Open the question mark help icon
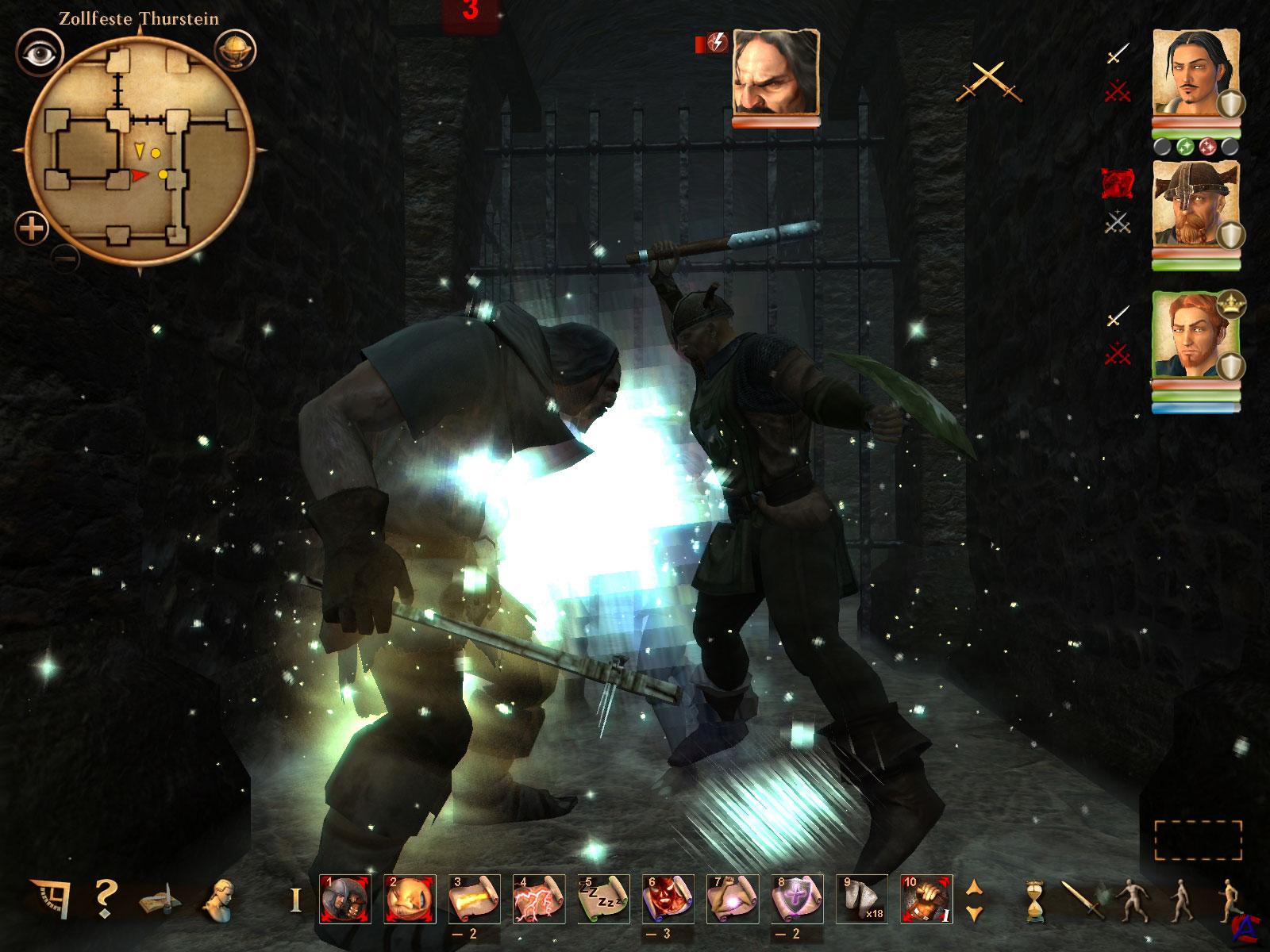This screenshot has width=1270, height=952. pos(104,899)
